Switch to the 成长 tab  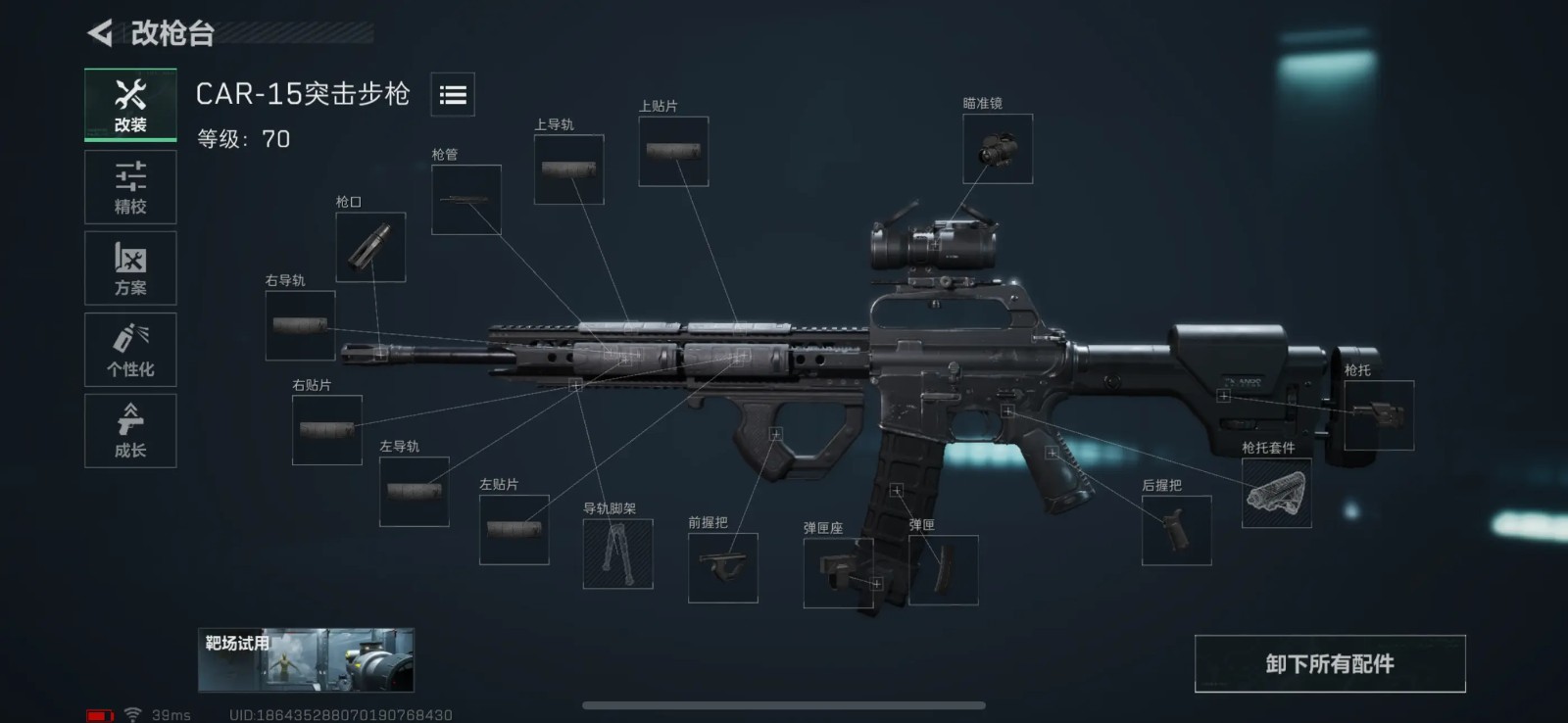coord(130,431)
